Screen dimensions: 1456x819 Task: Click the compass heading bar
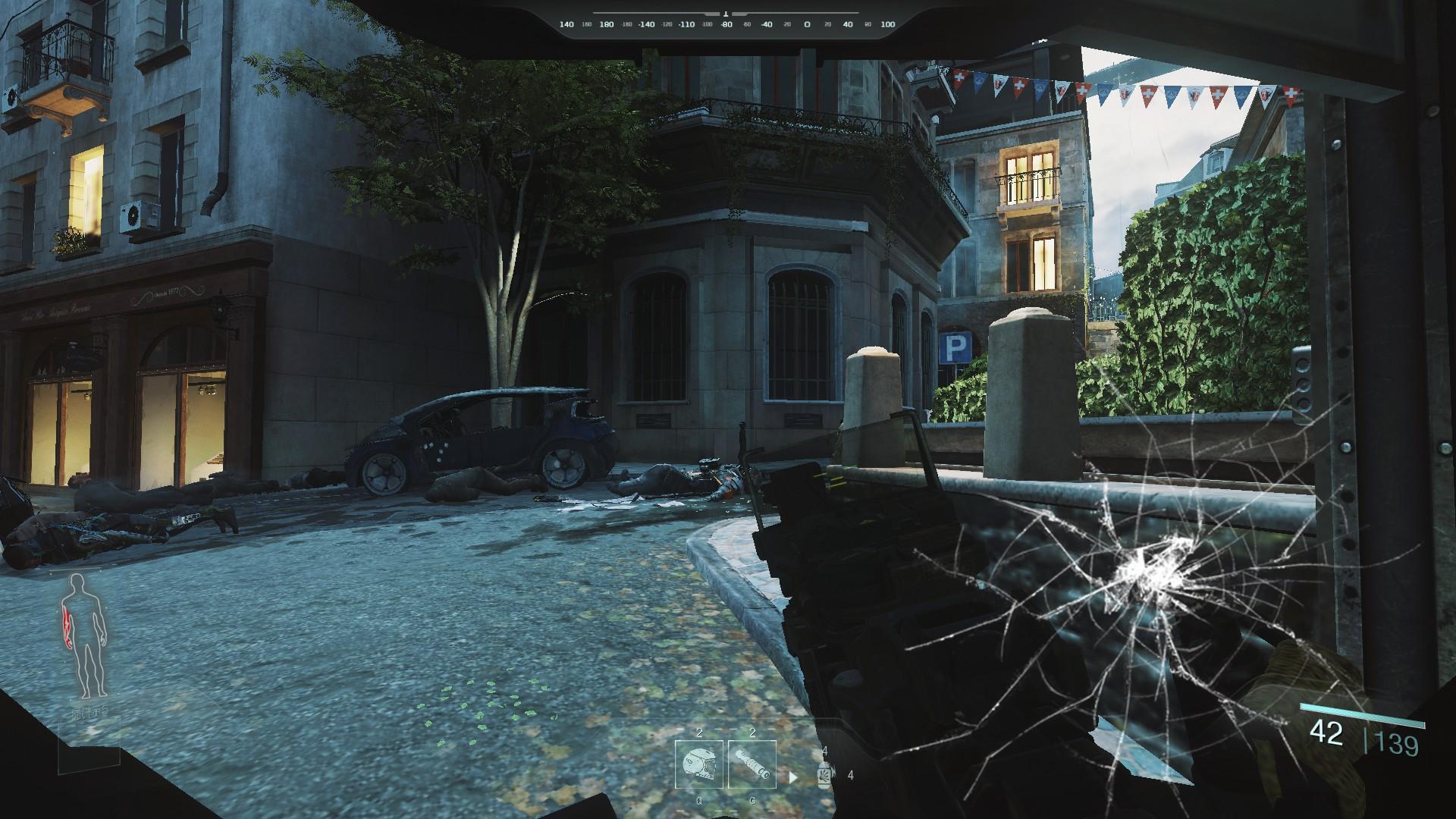point(726,24)
